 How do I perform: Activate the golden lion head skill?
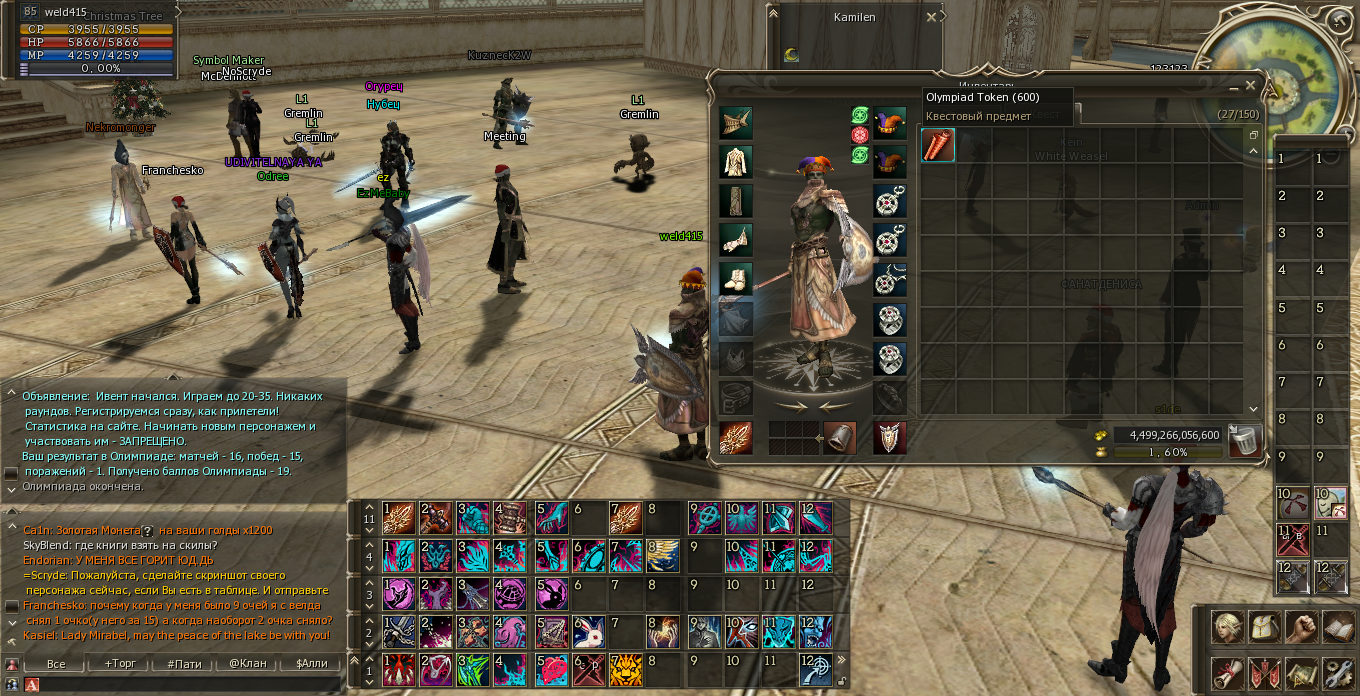click(x=626, y=669)
